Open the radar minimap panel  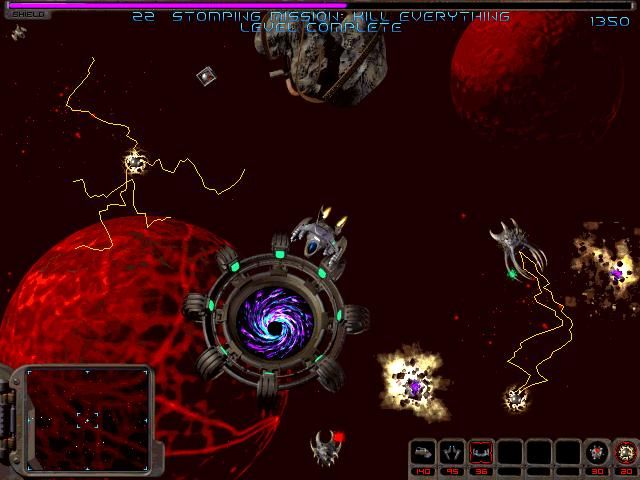(x=88, y=419)
